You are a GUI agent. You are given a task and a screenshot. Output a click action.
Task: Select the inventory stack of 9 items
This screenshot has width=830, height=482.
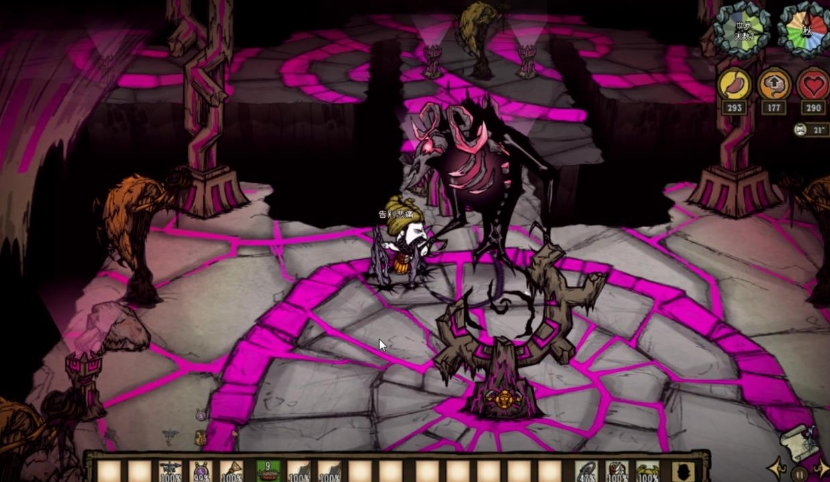(268, 471)
